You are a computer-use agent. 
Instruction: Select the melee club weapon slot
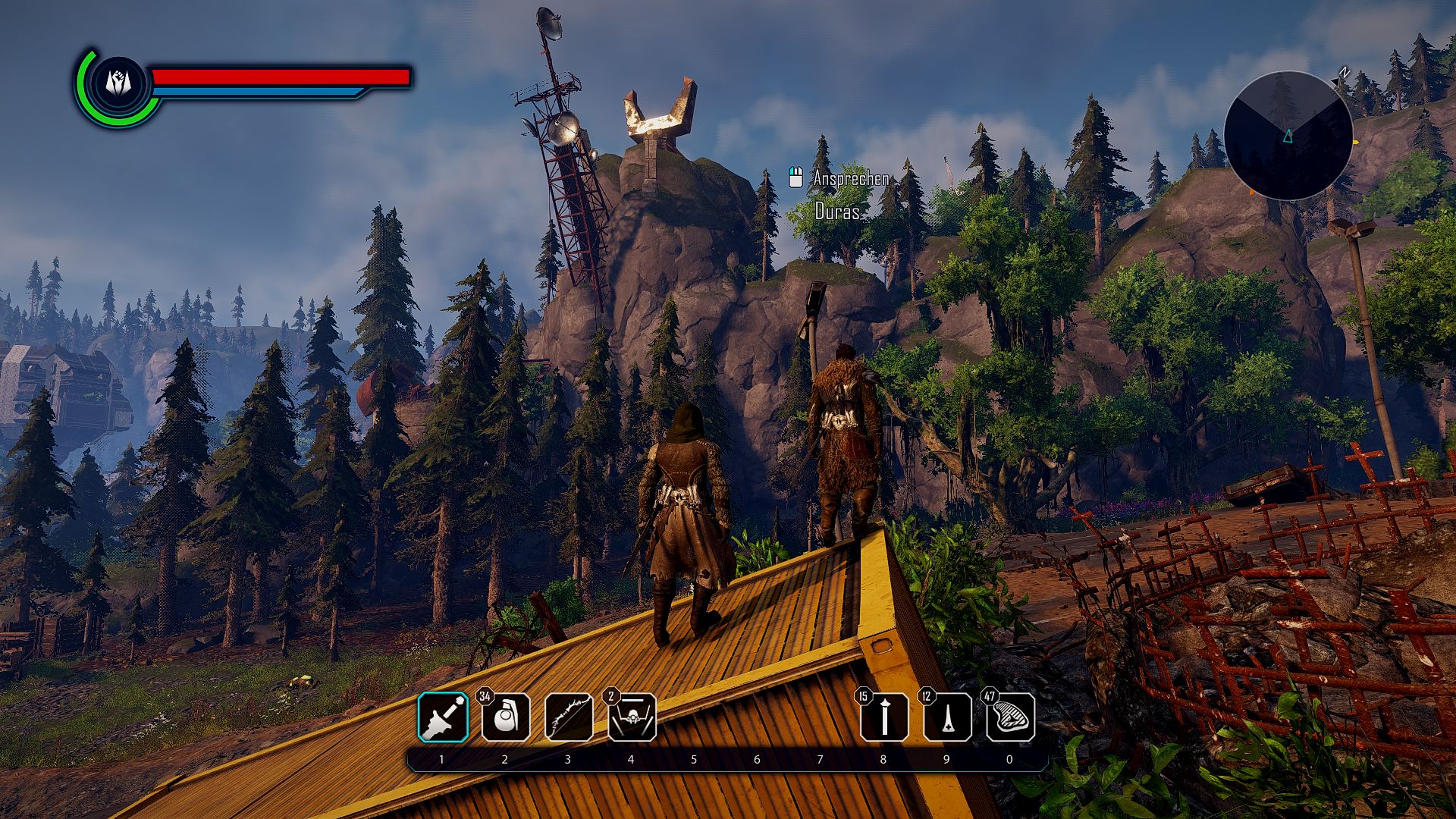[443, 717]
